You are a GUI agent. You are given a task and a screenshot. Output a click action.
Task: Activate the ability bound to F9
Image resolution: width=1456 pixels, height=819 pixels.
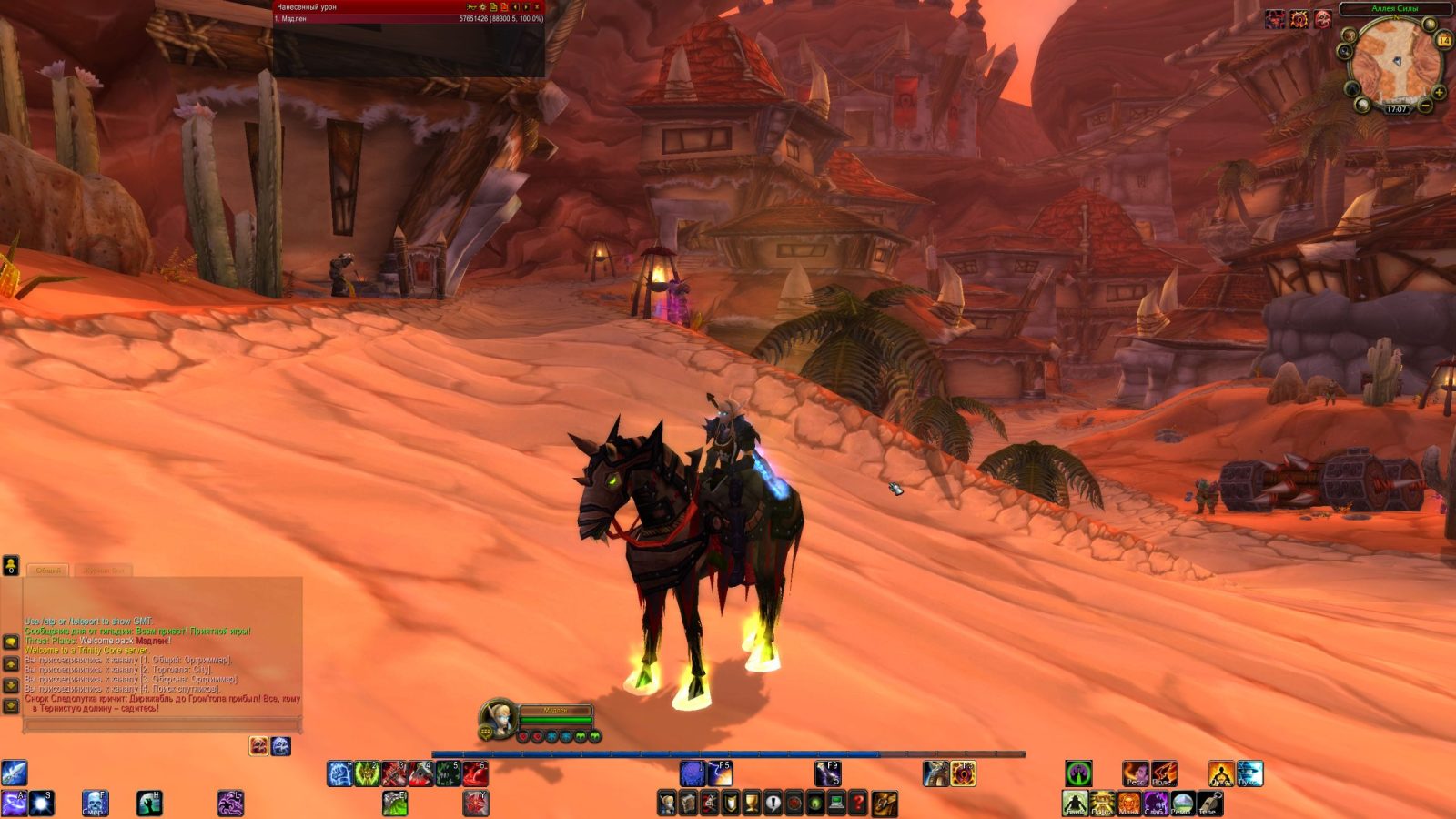[827, 774]
